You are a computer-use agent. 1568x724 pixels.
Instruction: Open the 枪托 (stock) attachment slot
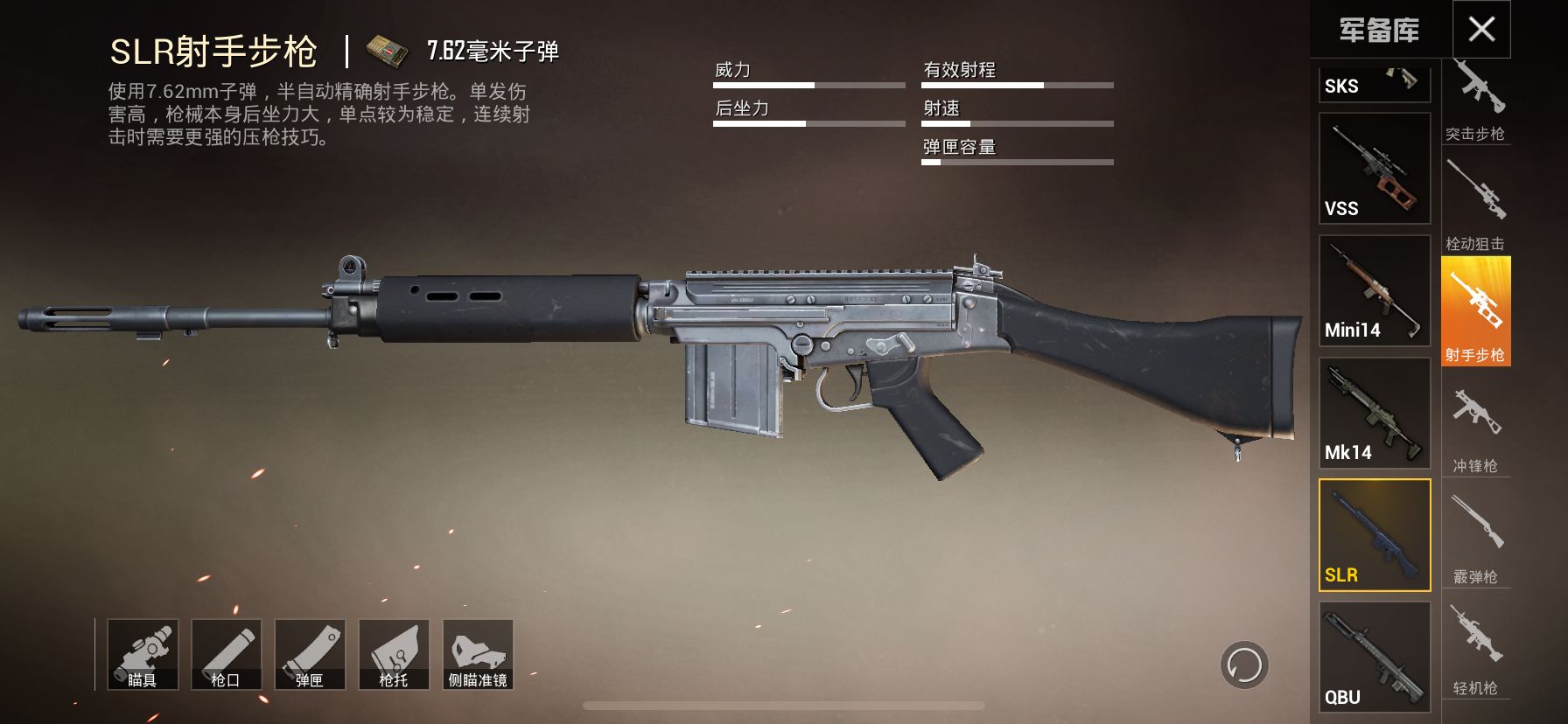(395, 655)
